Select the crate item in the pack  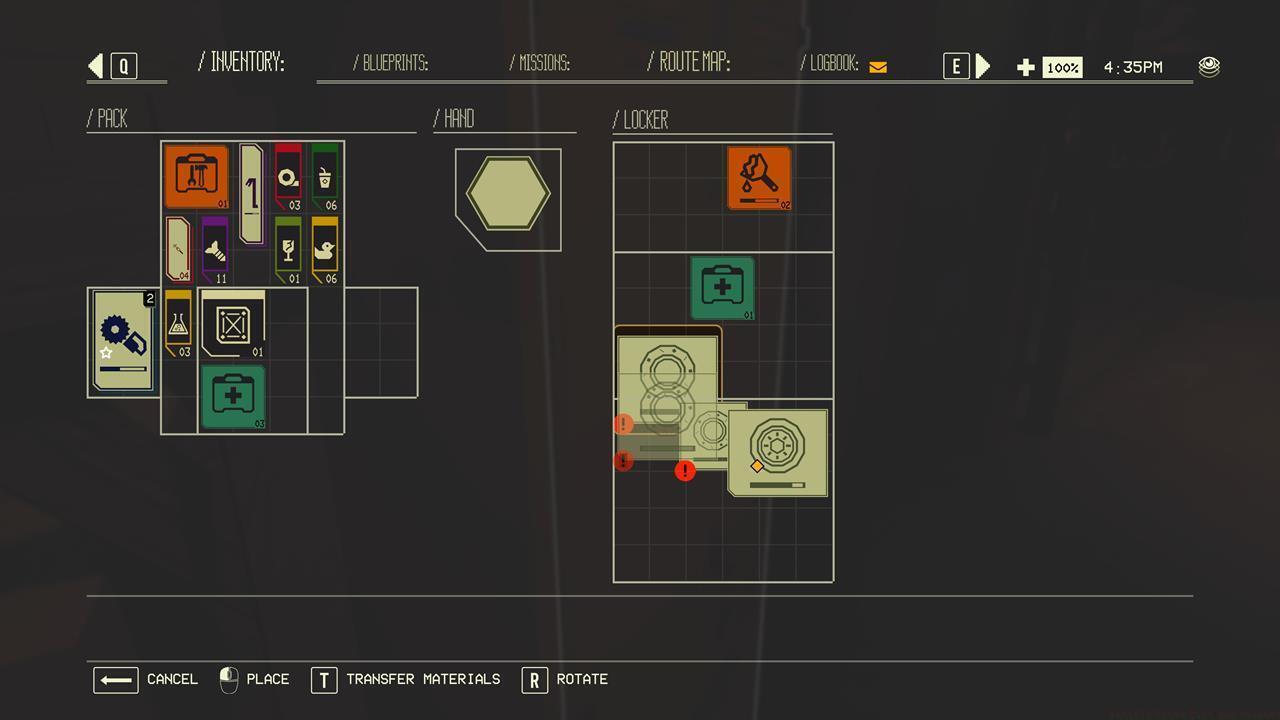(232, 324)
